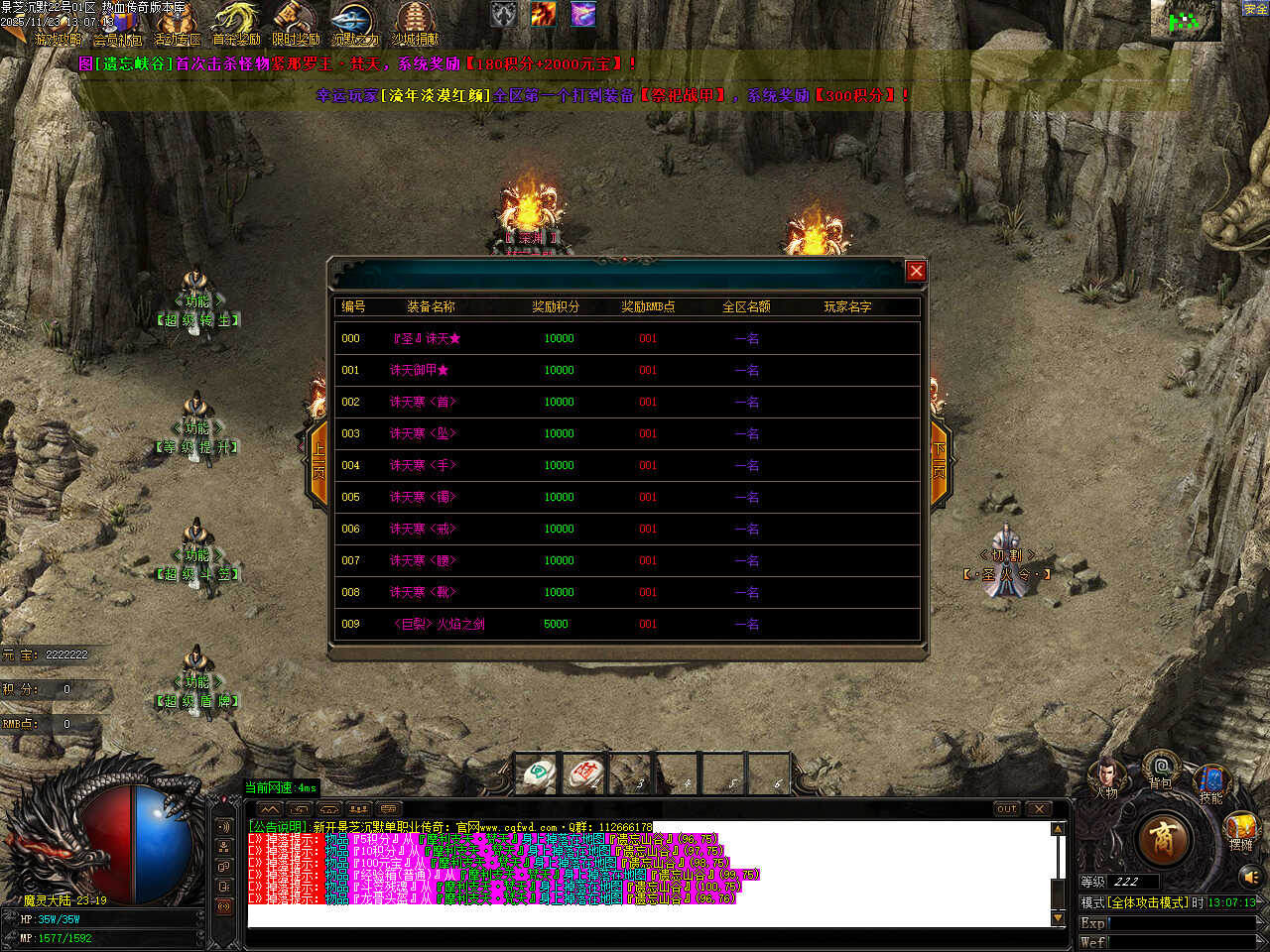Screen dimensions: 1270x952
Task: Toggle the sound speaker icon
Action: [1250, 877]
